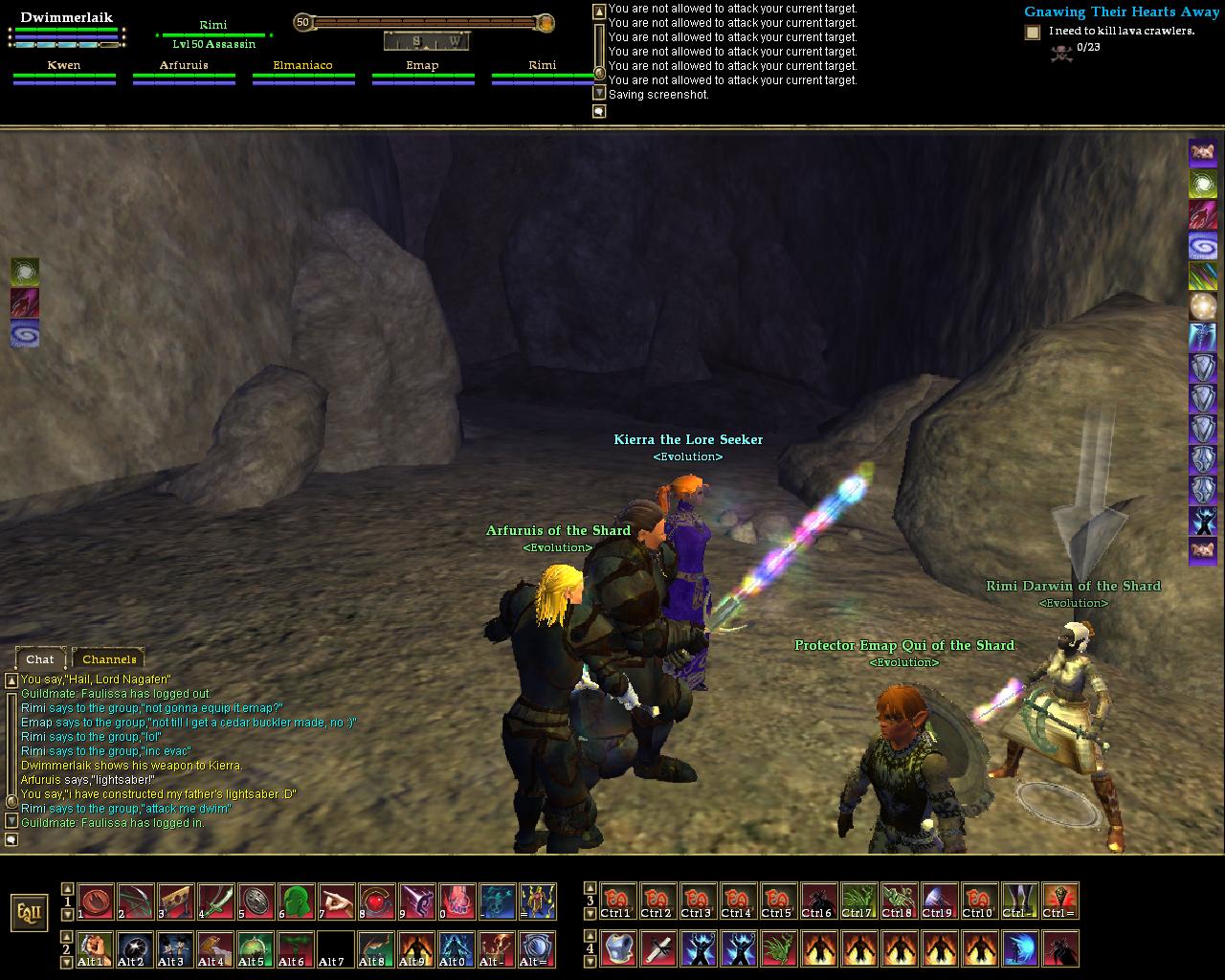Click the silver chestplate icon on hotbar 4
This screenshot has height=980, width=1225.
point(618,949)
